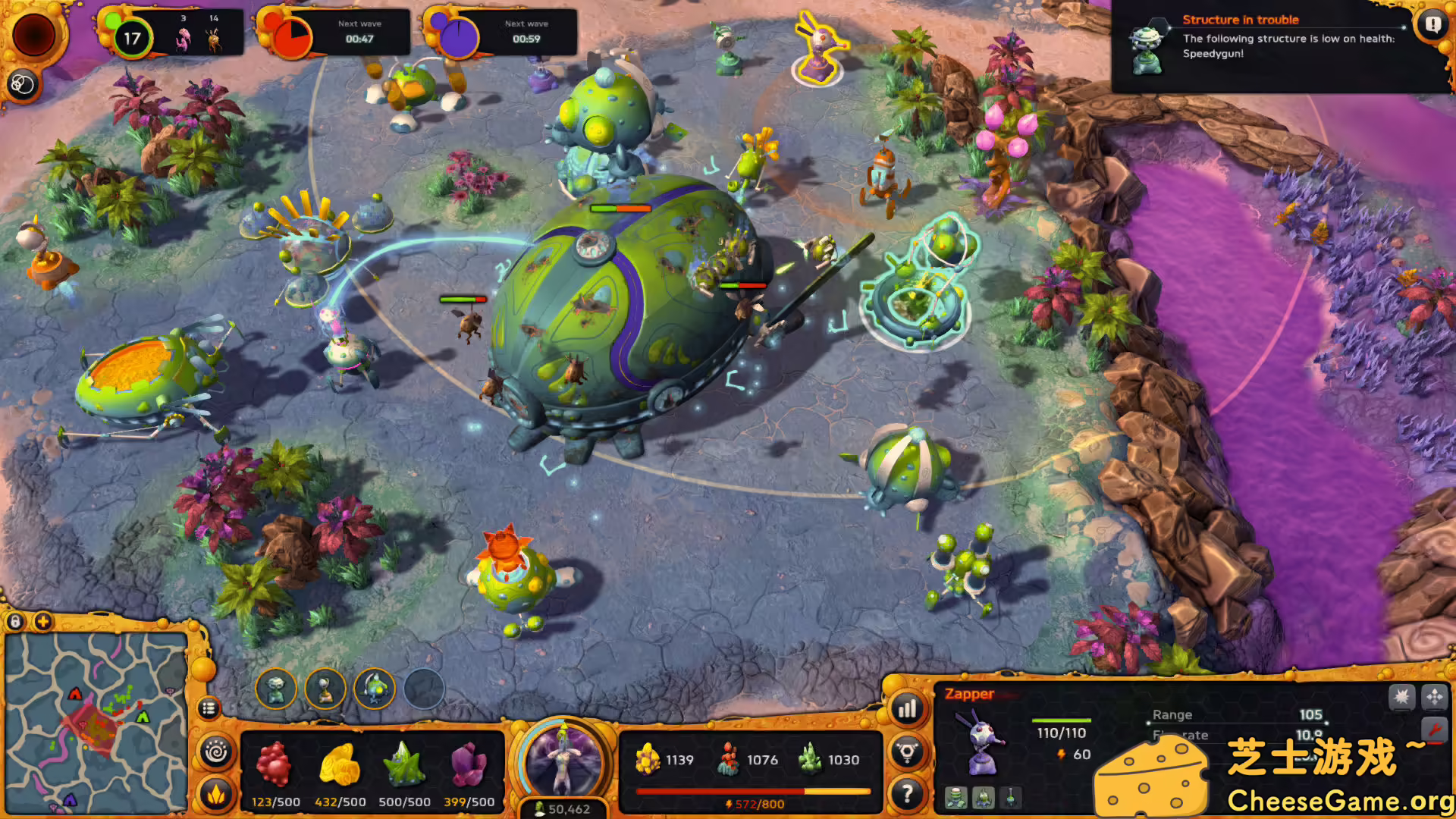The image size is (1456, 819).
Task: Activate the spiral ability button
Action: click(x=216, y=753)
